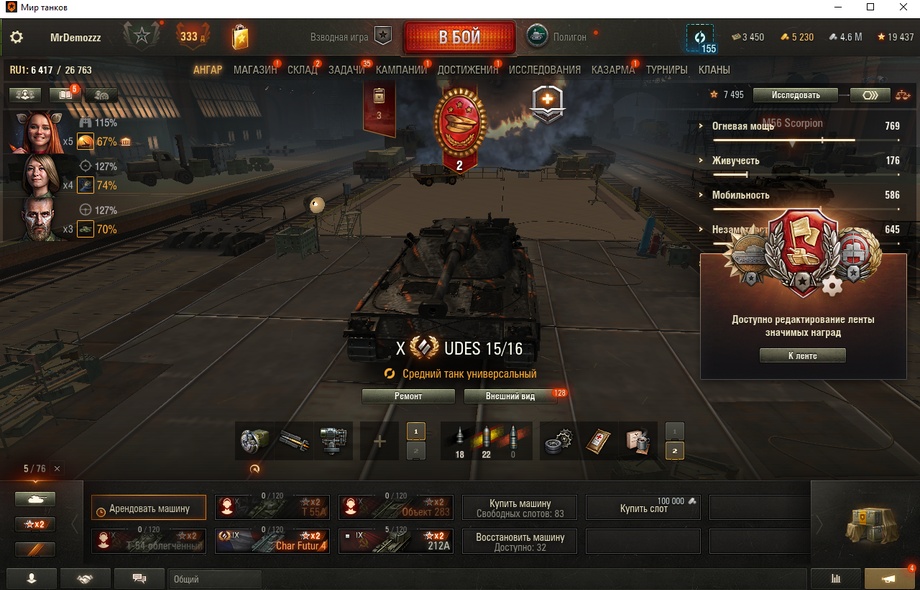The height and width of the screenshot is (590, 920).
Task: Open the ЗАДАЧИ missions tab
Action: click(346, 70)
